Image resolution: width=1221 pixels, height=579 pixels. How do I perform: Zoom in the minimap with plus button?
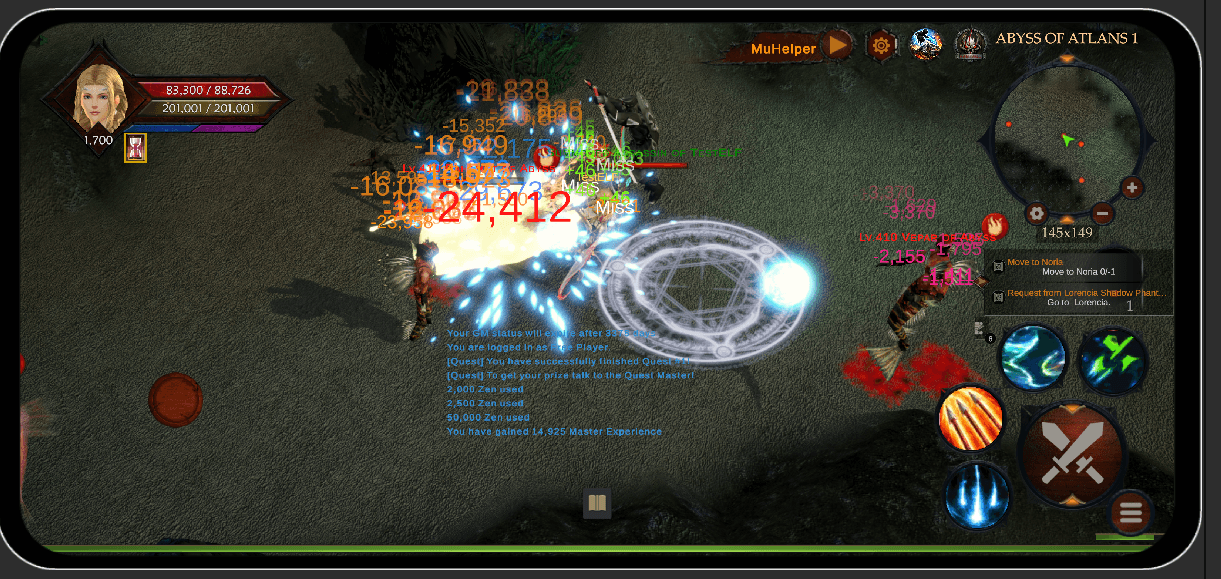(x=1131, y=187)
